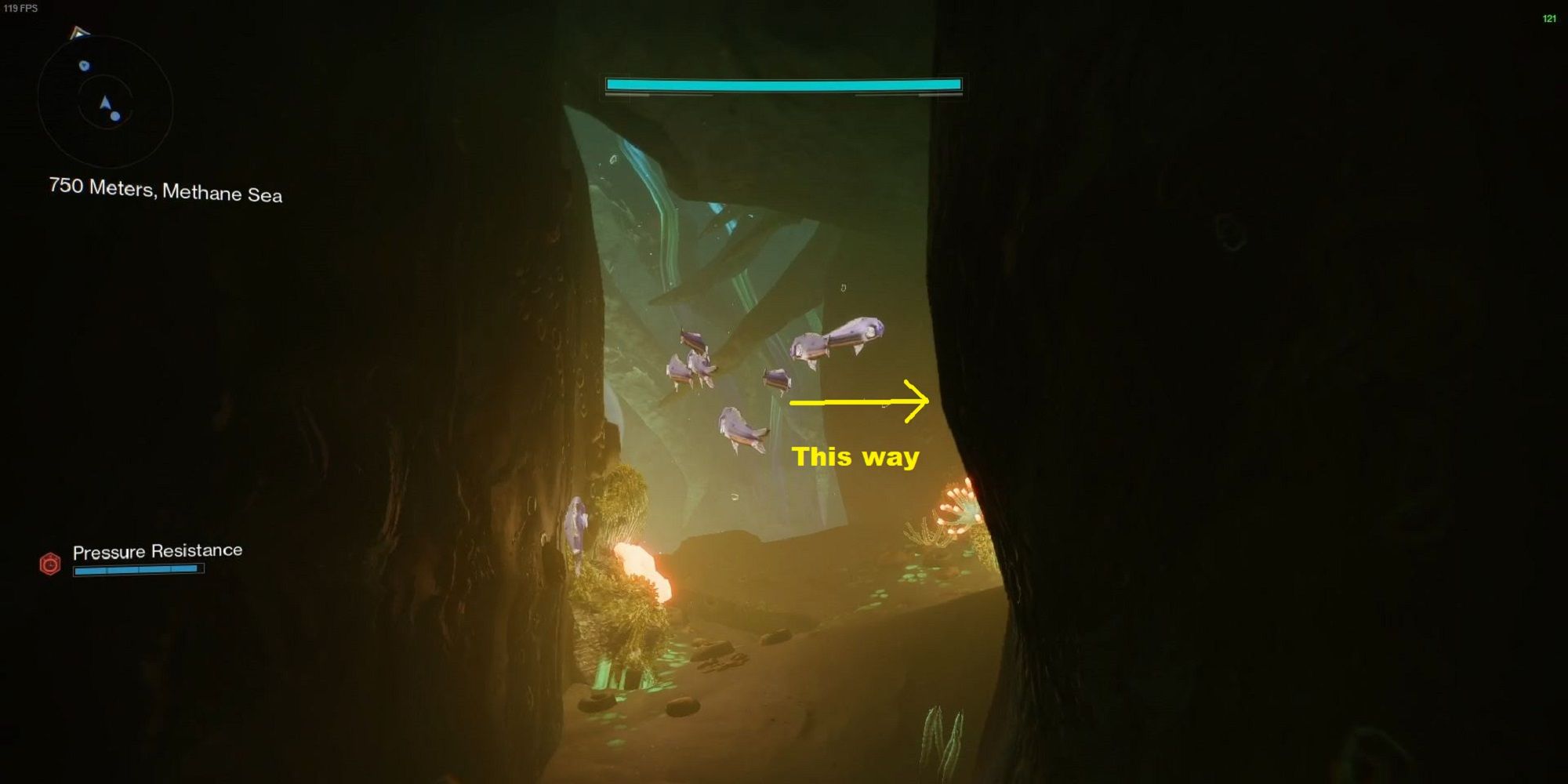This screenshot has height=784, width=1568.
Task: Select the player arrow on the radar
Action: pos(105,102)
